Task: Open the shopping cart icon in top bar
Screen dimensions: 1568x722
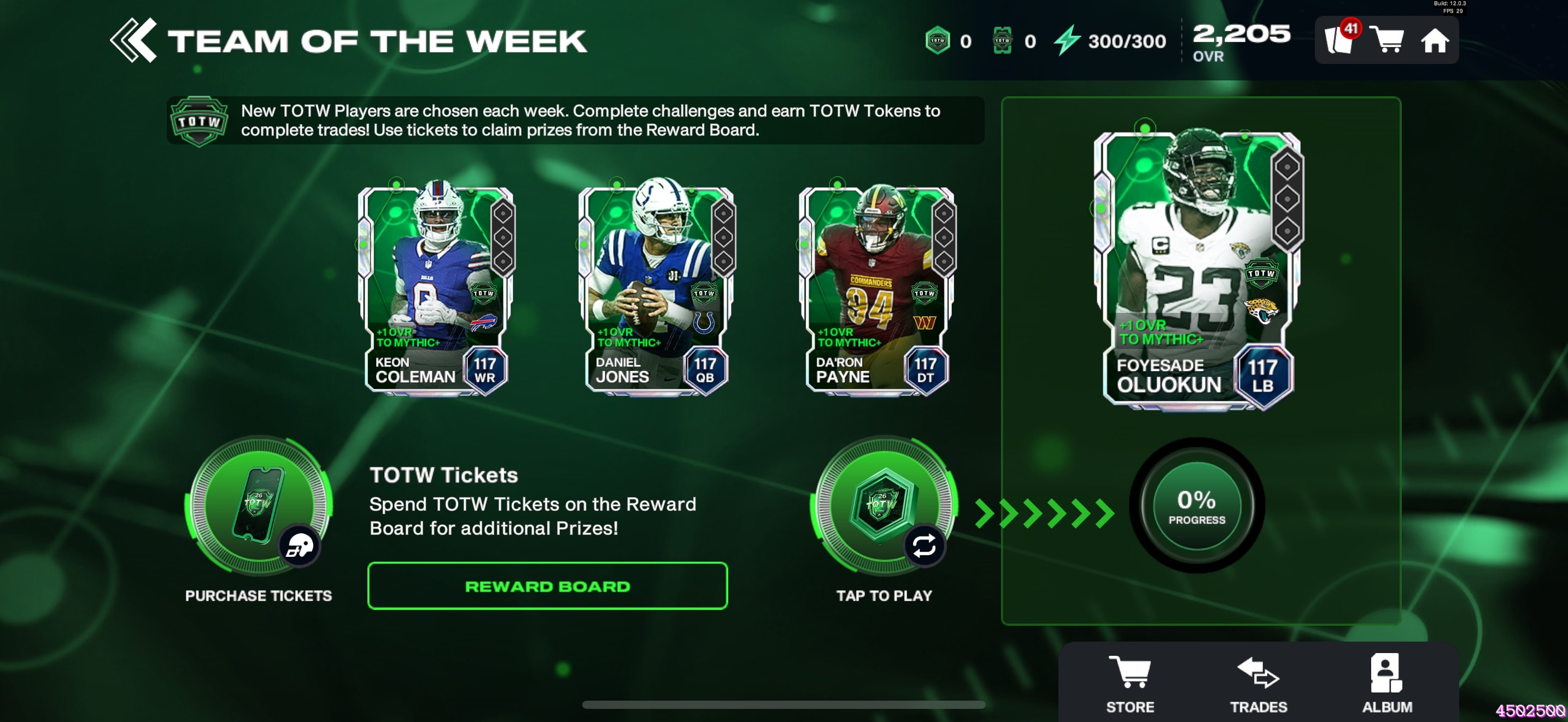Action: [x=1387, y=41]
